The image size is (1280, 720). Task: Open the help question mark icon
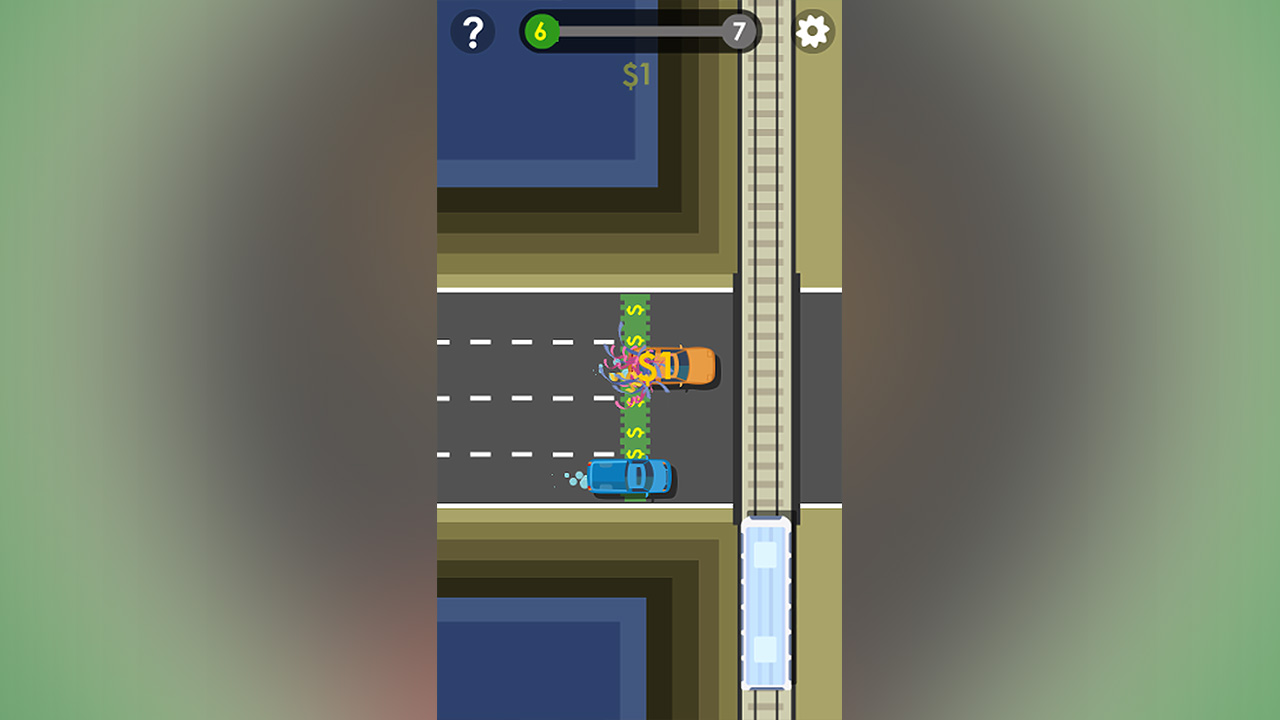pyautogui.click(x=471, y=31)
